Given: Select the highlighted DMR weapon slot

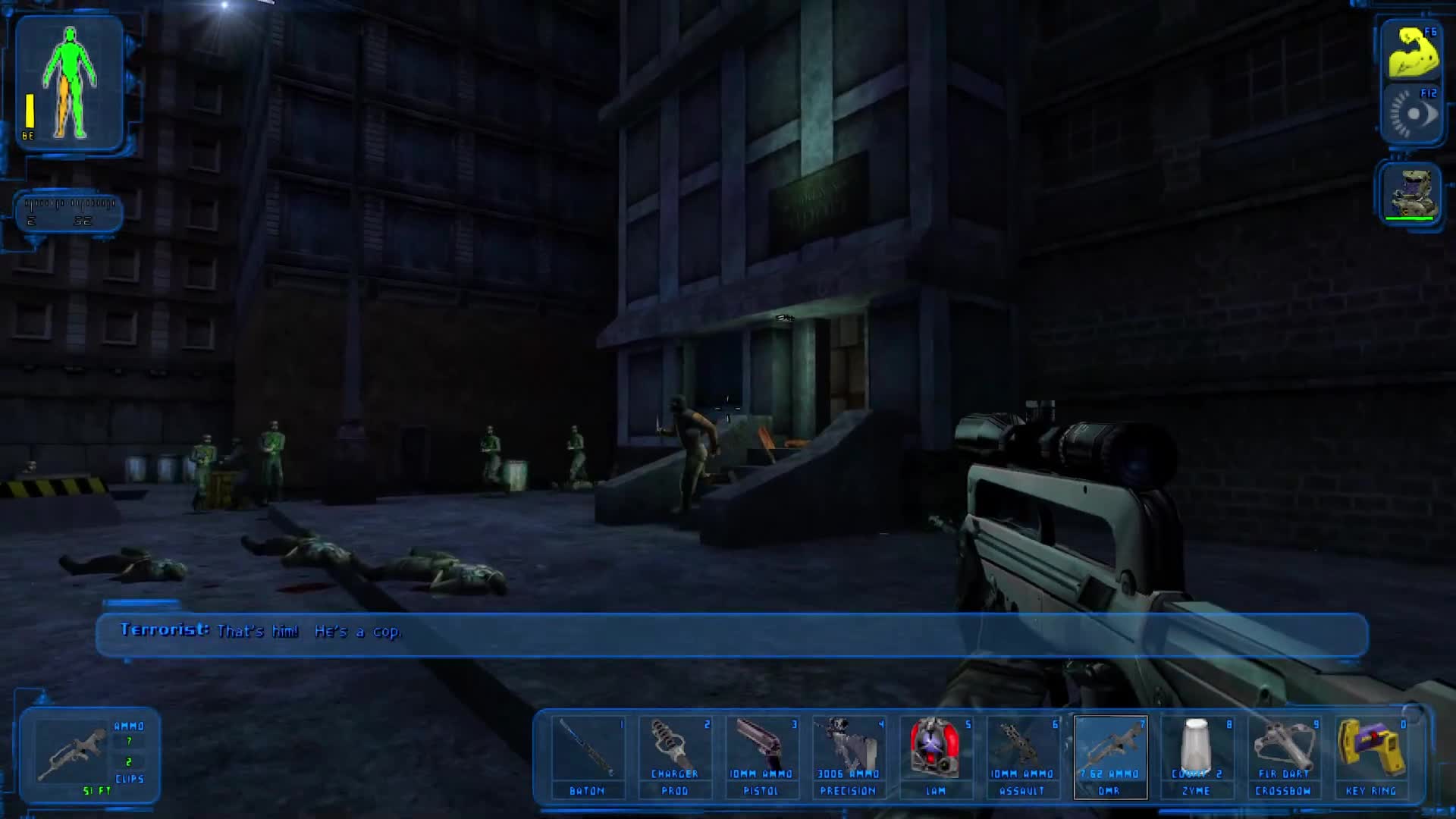Looking at the screenshot, I should [x=1111, y=755].
